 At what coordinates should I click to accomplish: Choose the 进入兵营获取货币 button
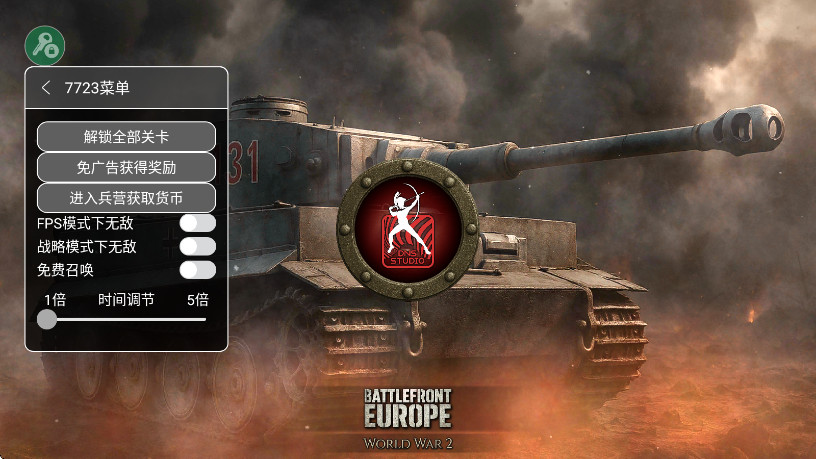click(127, 198)
